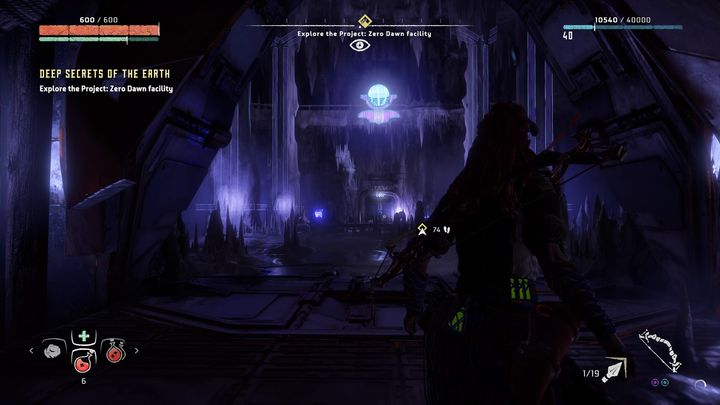Screen dimensions: 720x405
Task: Select the quest waypoint marker showing 74
Action: (x=423, y=229)
